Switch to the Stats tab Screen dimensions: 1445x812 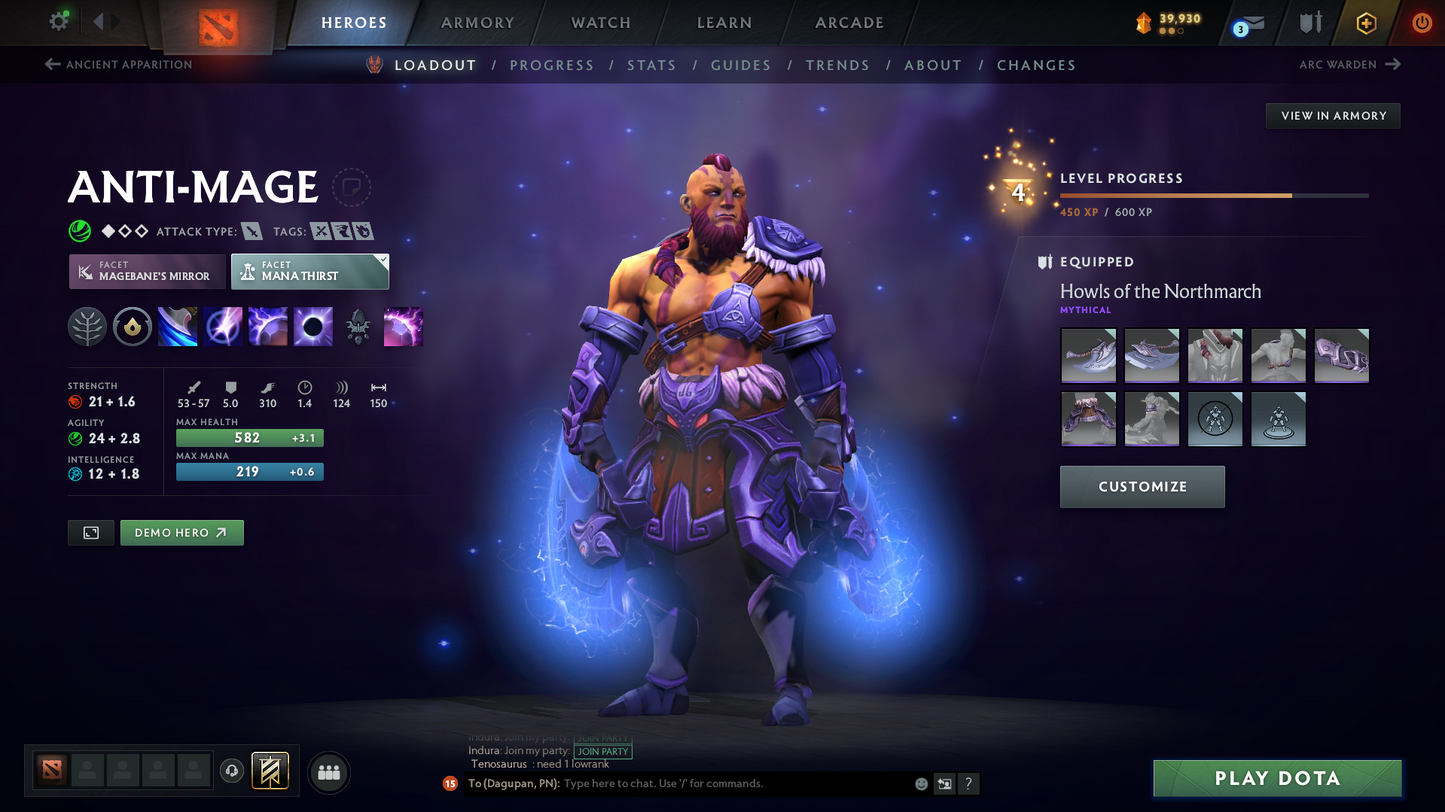coord(651,65)
